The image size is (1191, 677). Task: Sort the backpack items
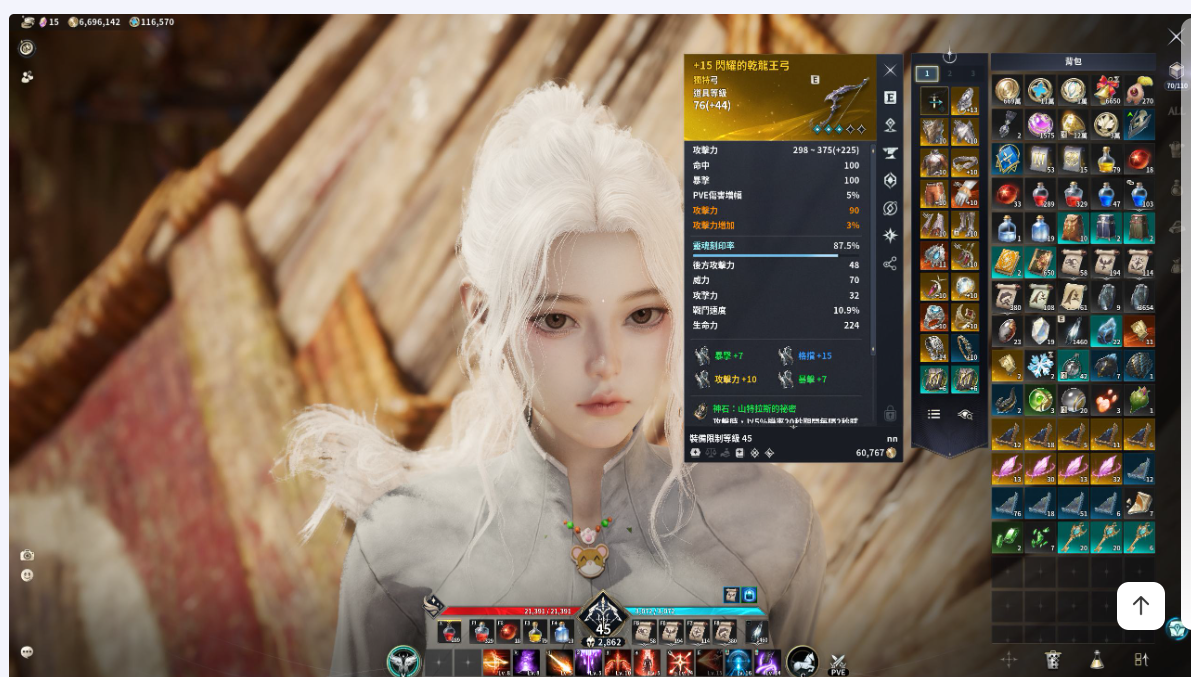click(1141, 659)
